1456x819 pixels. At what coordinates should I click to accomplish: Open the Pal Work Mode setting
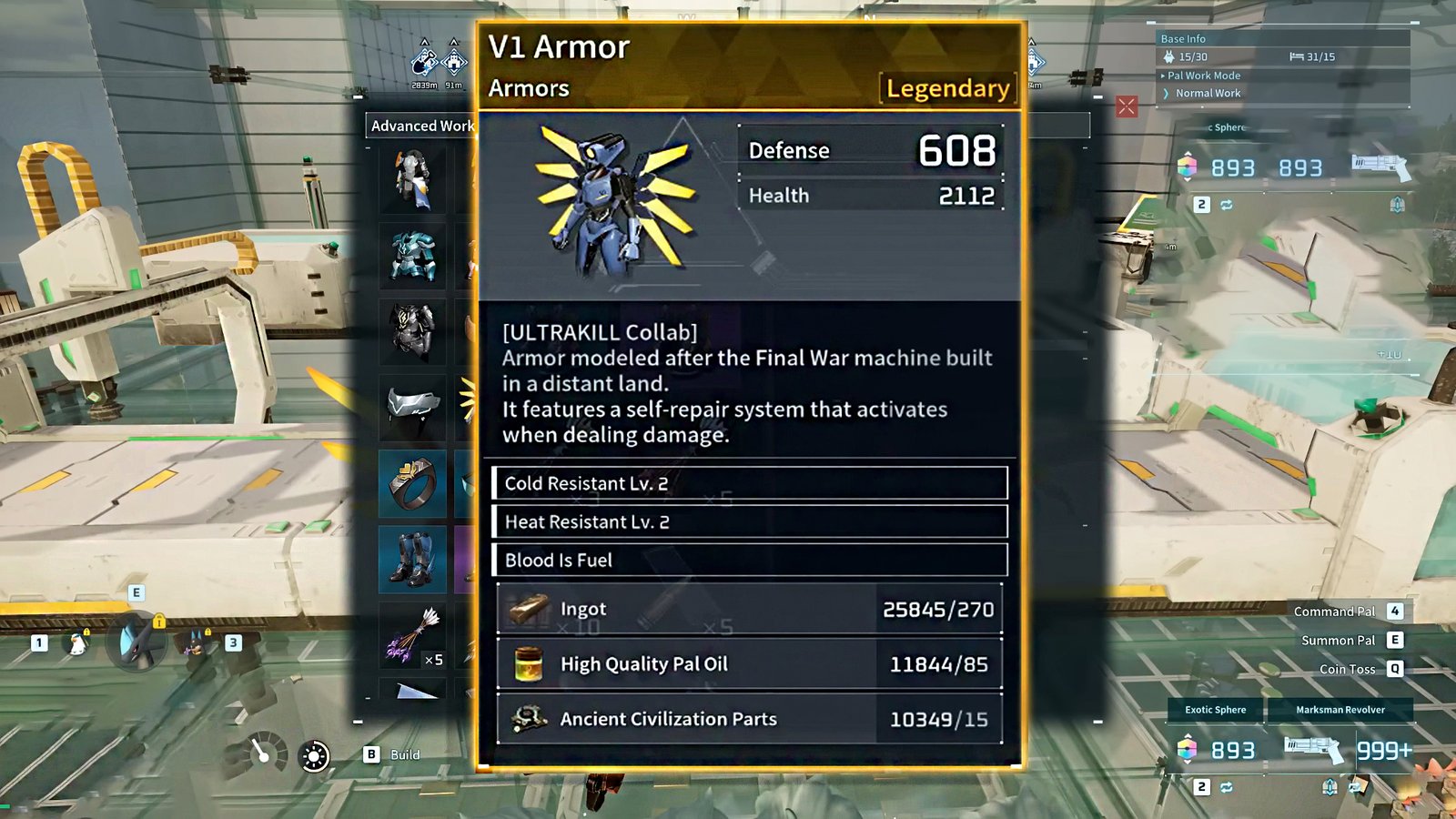pos(1204,76)
